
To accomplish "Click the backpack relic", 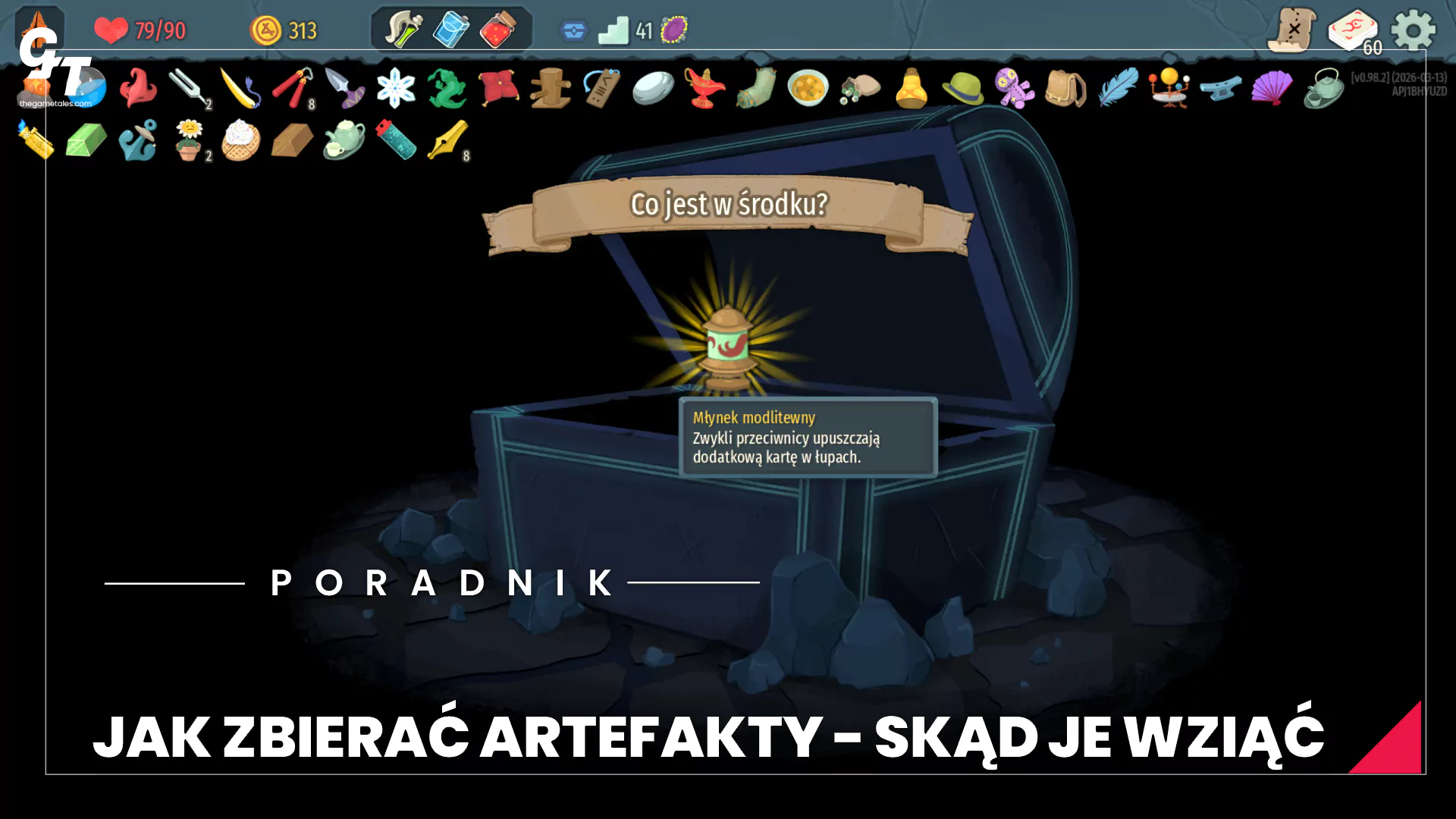I will point(1065,89).
